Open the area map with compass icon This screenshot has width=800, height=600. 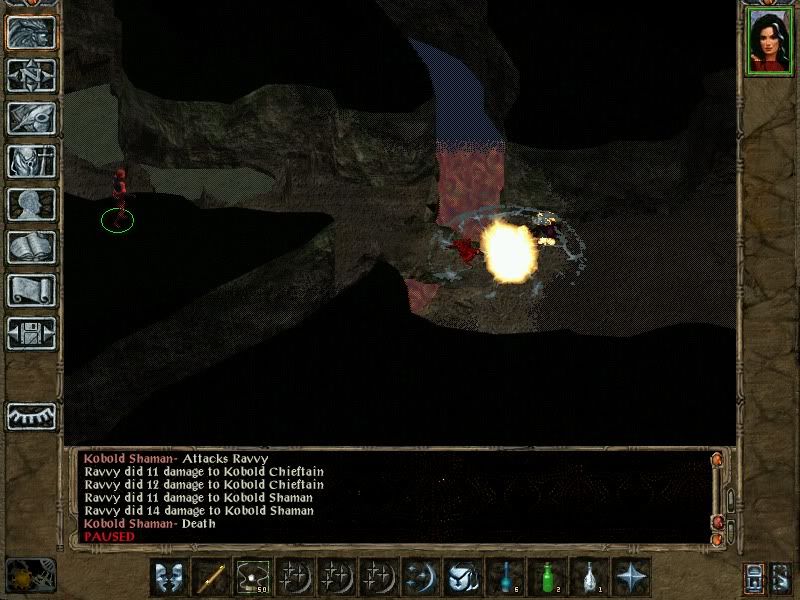(x=31, y=75)
